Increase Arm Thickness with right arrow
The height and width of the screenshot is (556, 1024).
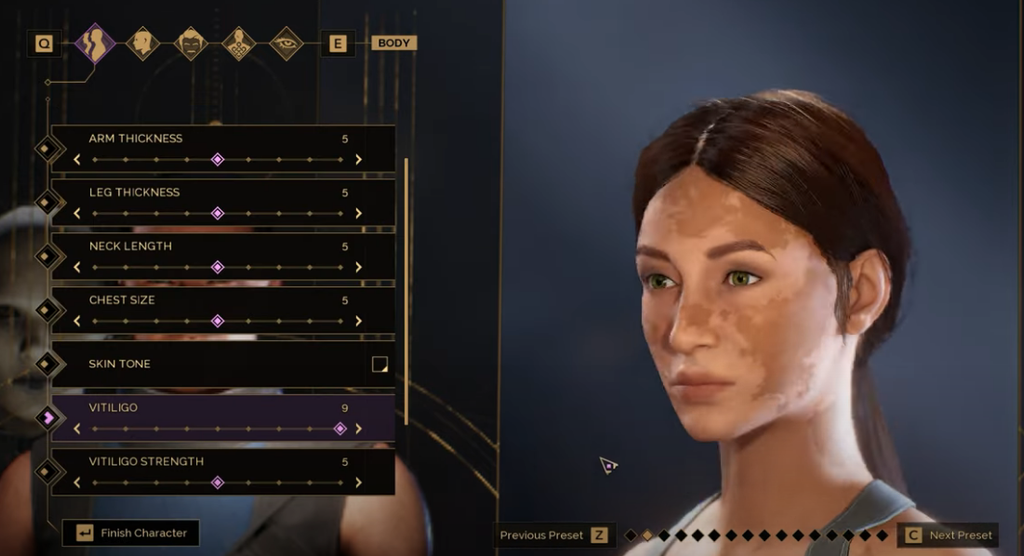tap(358, 159)
